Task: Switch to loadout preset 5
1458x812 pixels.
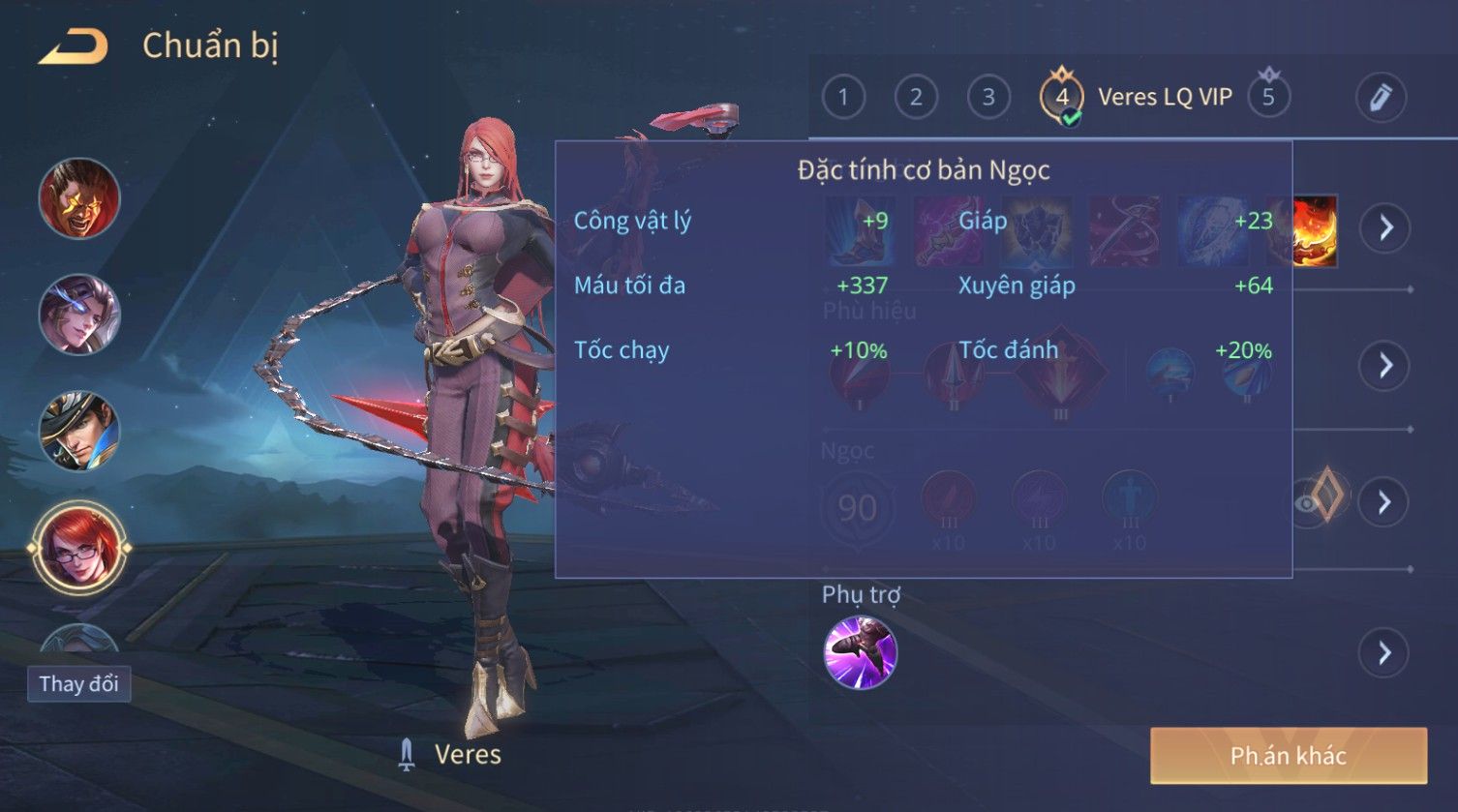Action: click(x=1268, y=97)
